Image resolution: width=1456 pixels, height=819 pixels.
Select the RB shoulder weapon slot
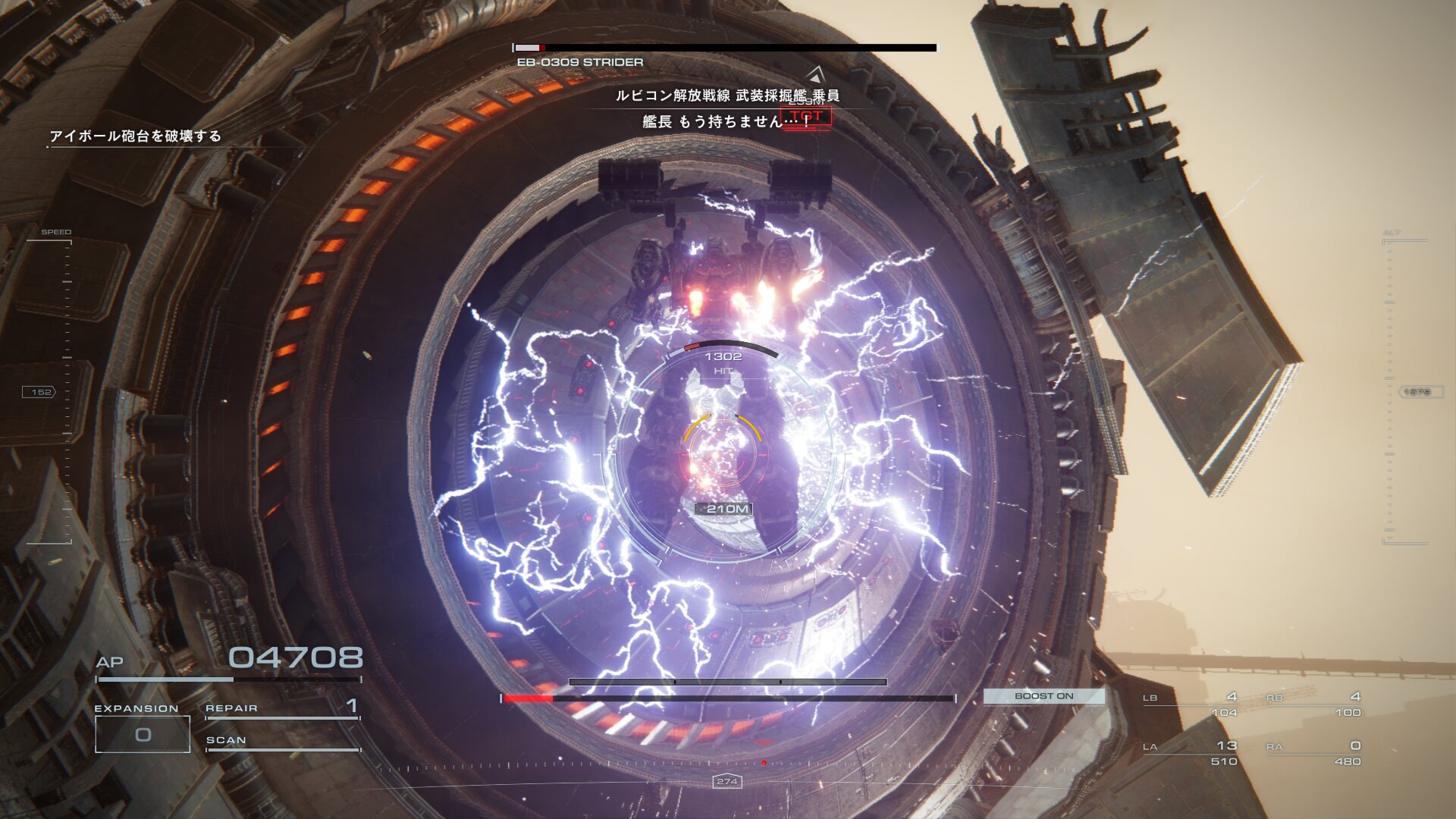pos(1315,704)
